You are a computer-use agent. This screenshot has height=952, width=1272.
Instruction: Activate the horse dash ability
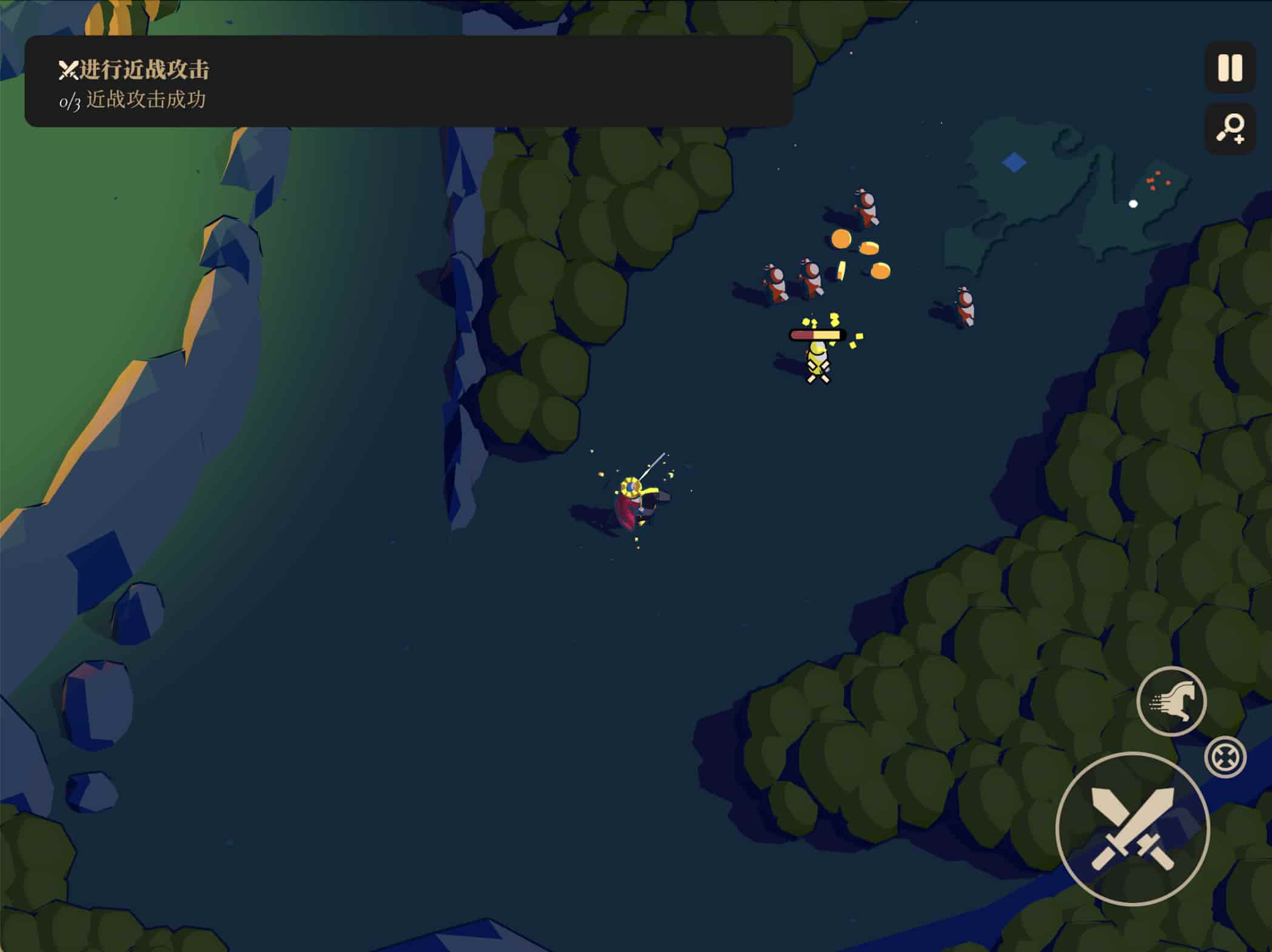tap(1171, 701)
